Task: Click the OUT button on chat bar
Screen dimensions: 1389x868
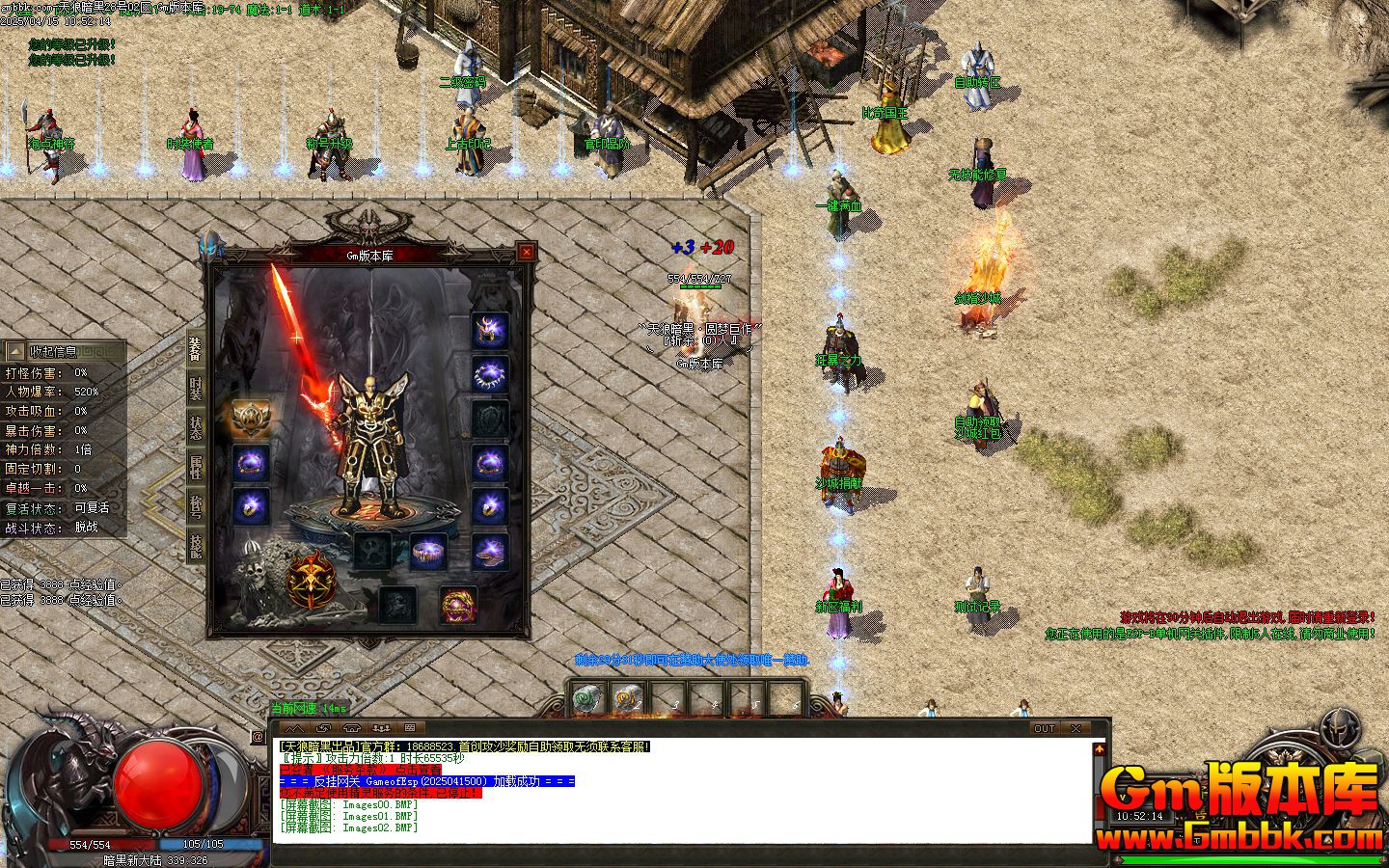Action: pyautogui.click(x=1045, y=728)
